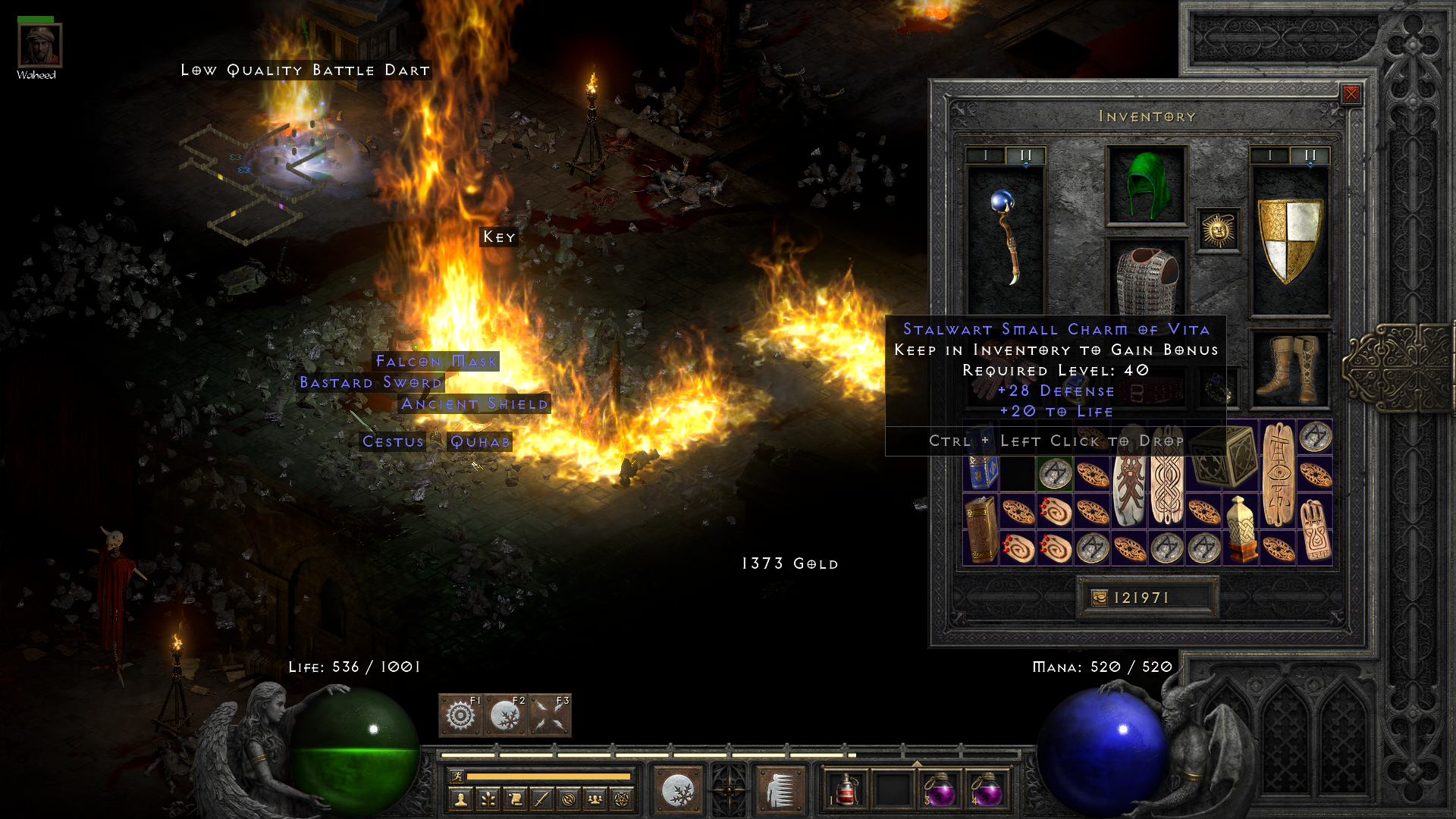Switch the right-hand weapon swap to set I

pos(1269,156)
